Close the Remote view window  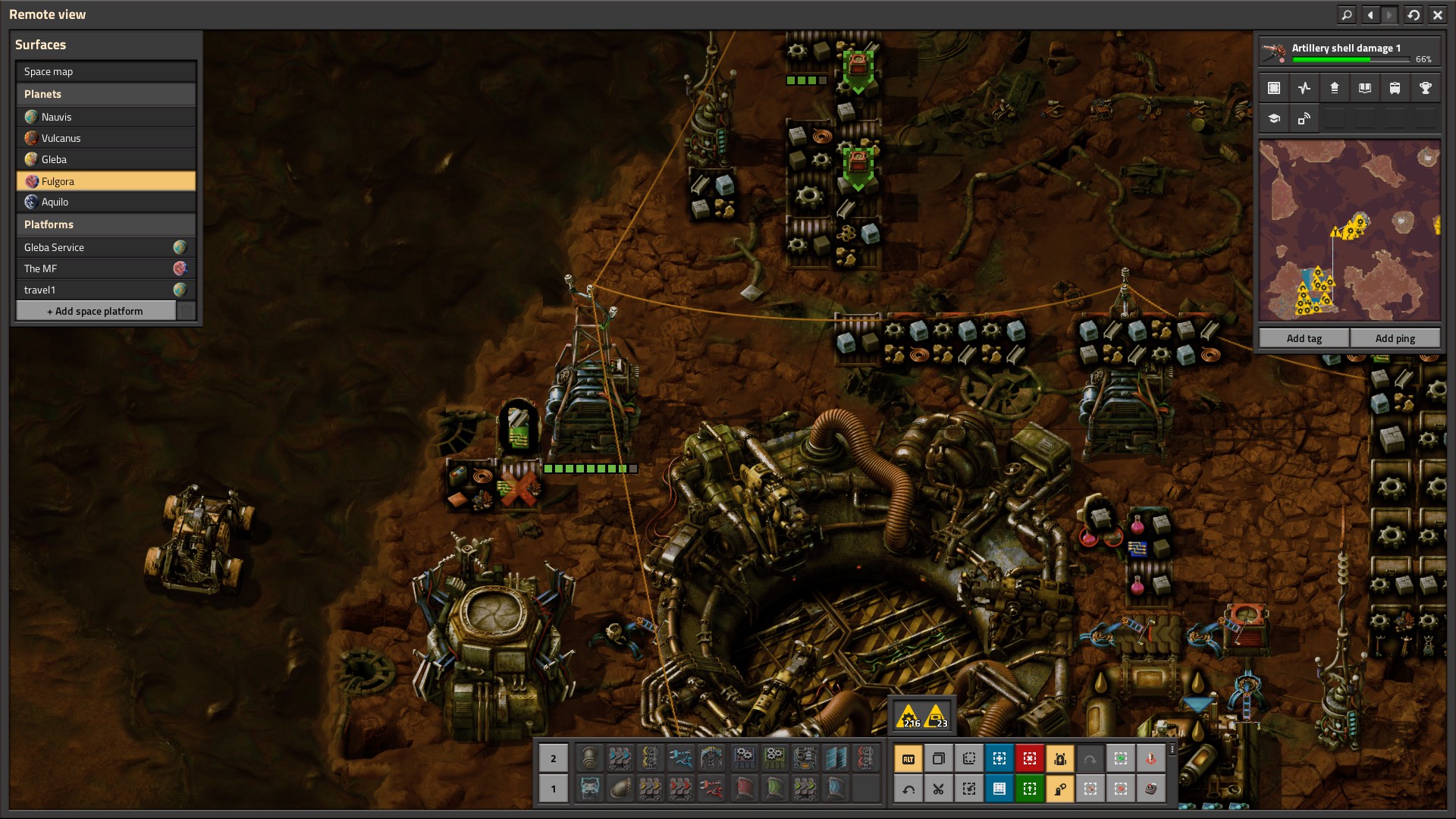[x=1437, y=14]
